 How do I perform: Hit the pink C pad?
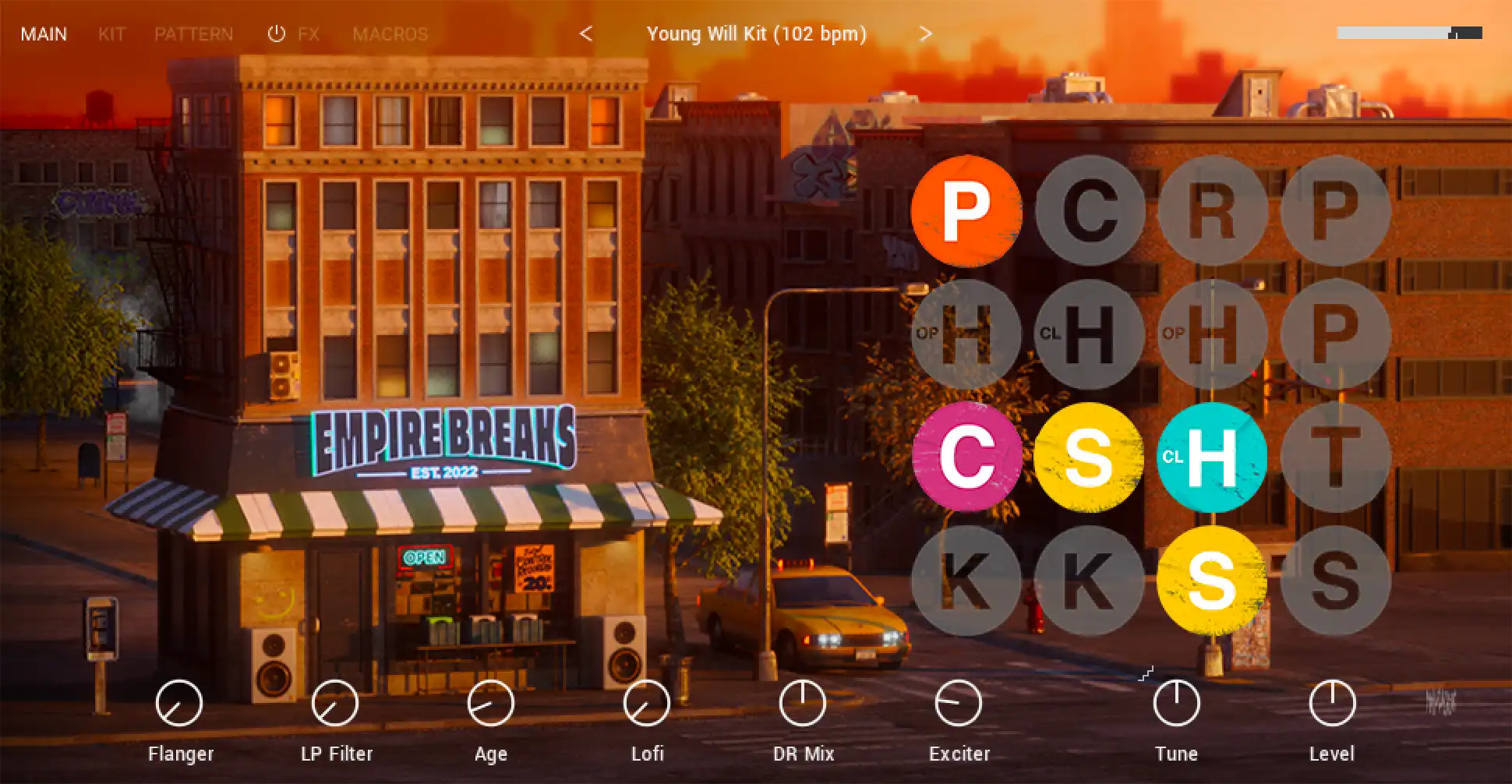coord(966,457)
